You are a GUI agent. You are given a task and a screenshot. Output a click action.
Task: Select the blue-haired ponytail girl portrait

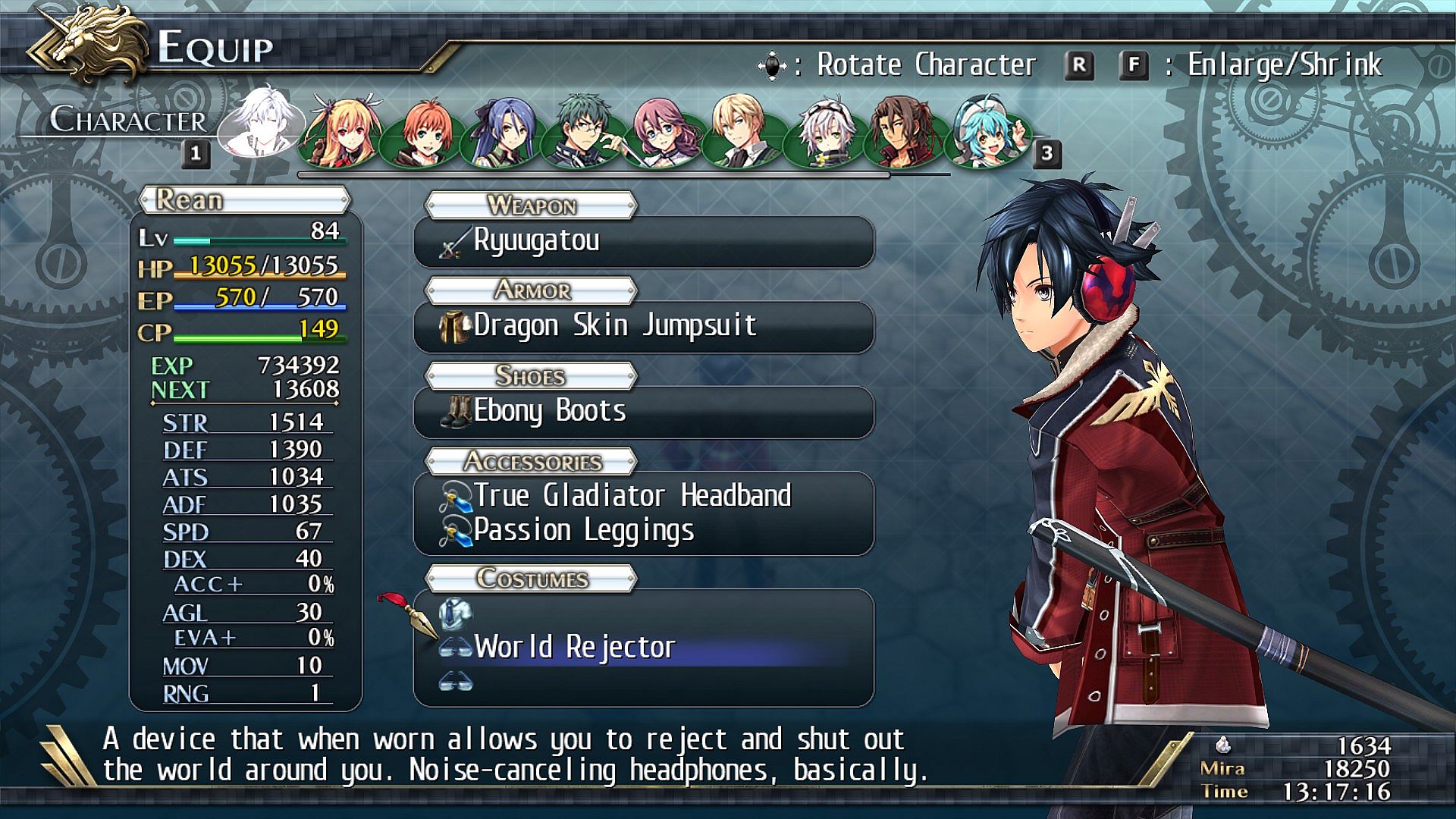[504, 130]
